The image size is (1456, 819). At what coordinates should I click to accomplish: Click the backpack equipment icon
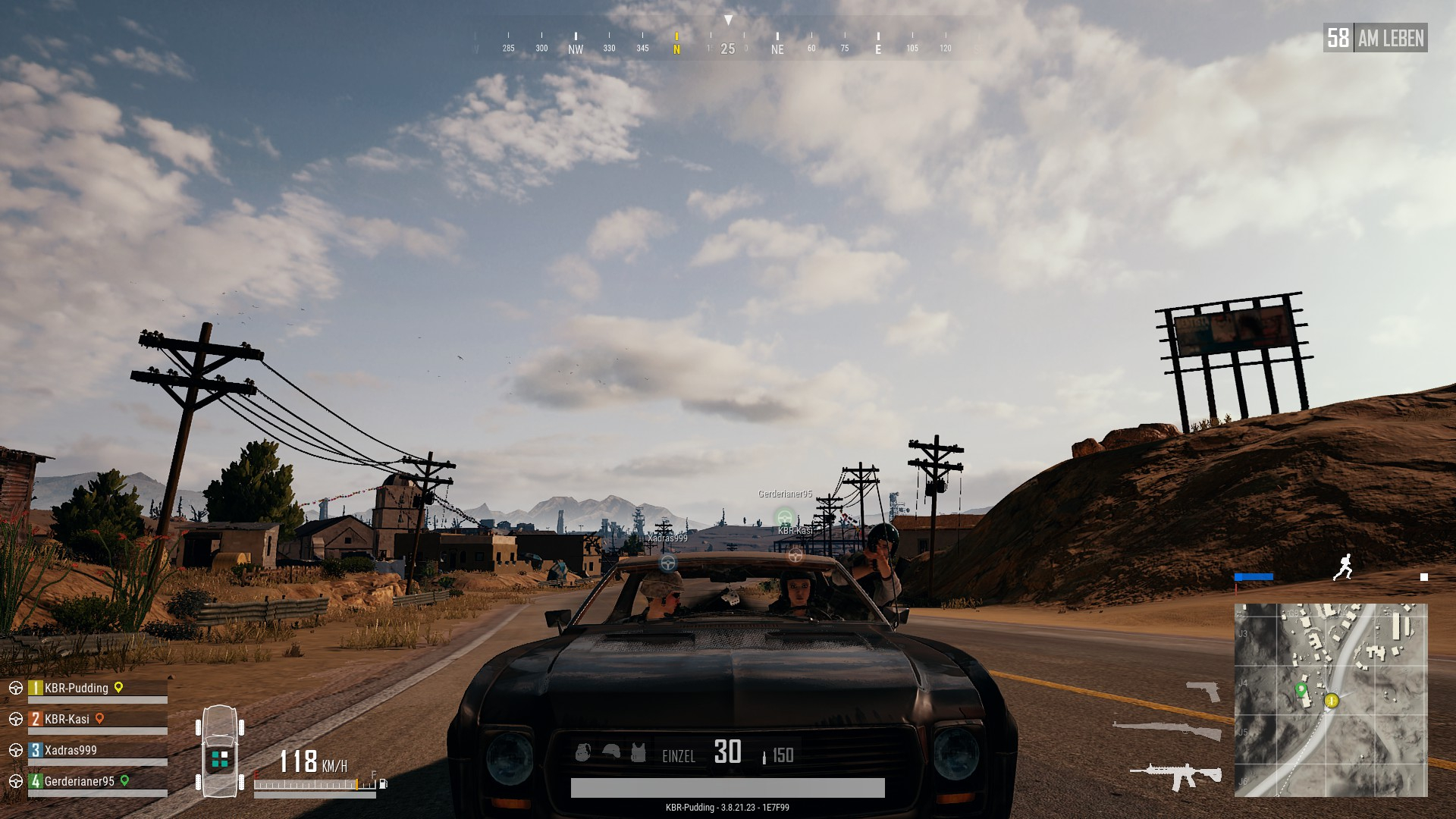click(582, 752)
